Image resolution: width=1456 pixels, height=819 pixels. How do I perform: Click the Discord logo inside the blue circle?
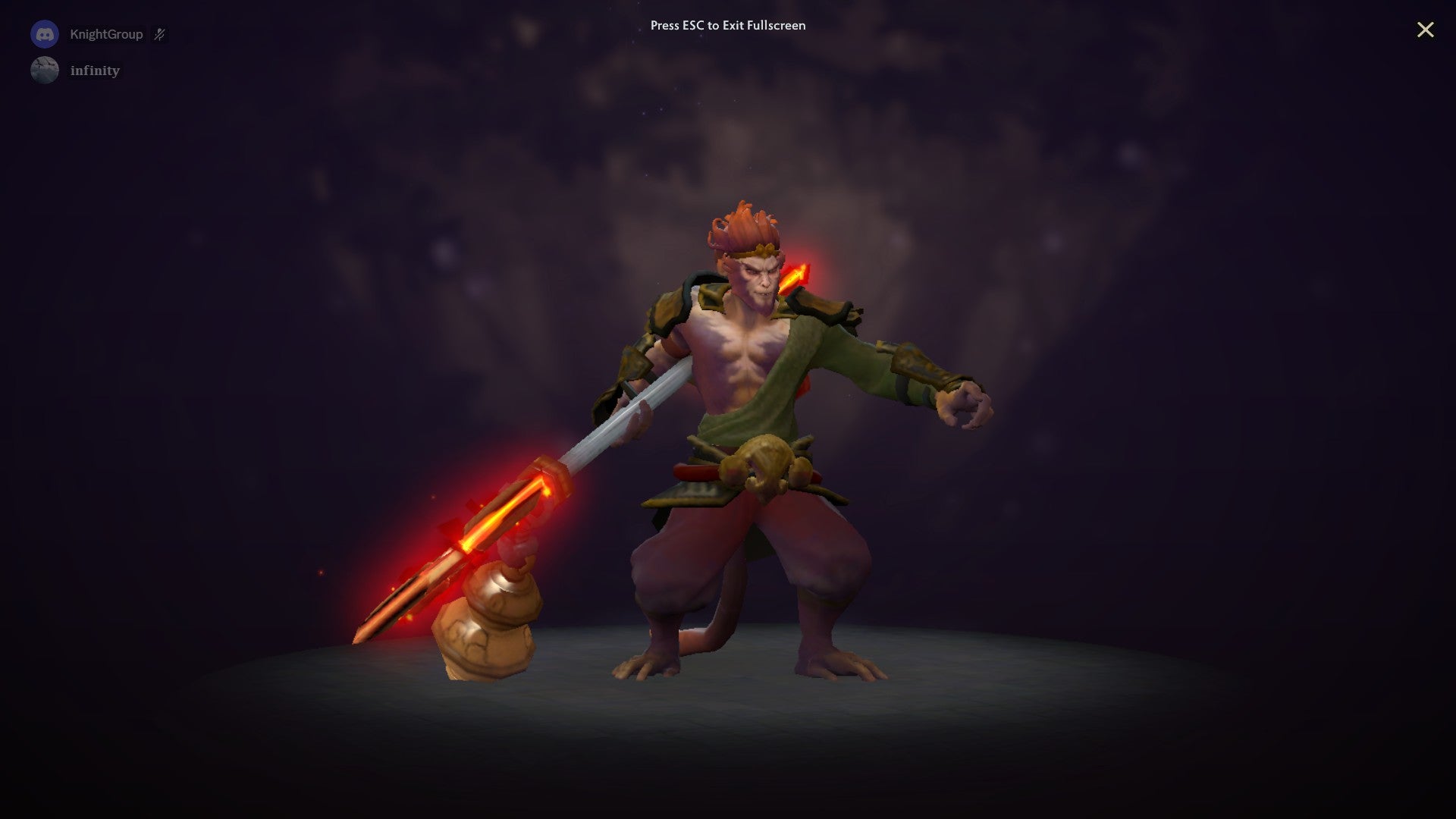[x=45, y=33]
